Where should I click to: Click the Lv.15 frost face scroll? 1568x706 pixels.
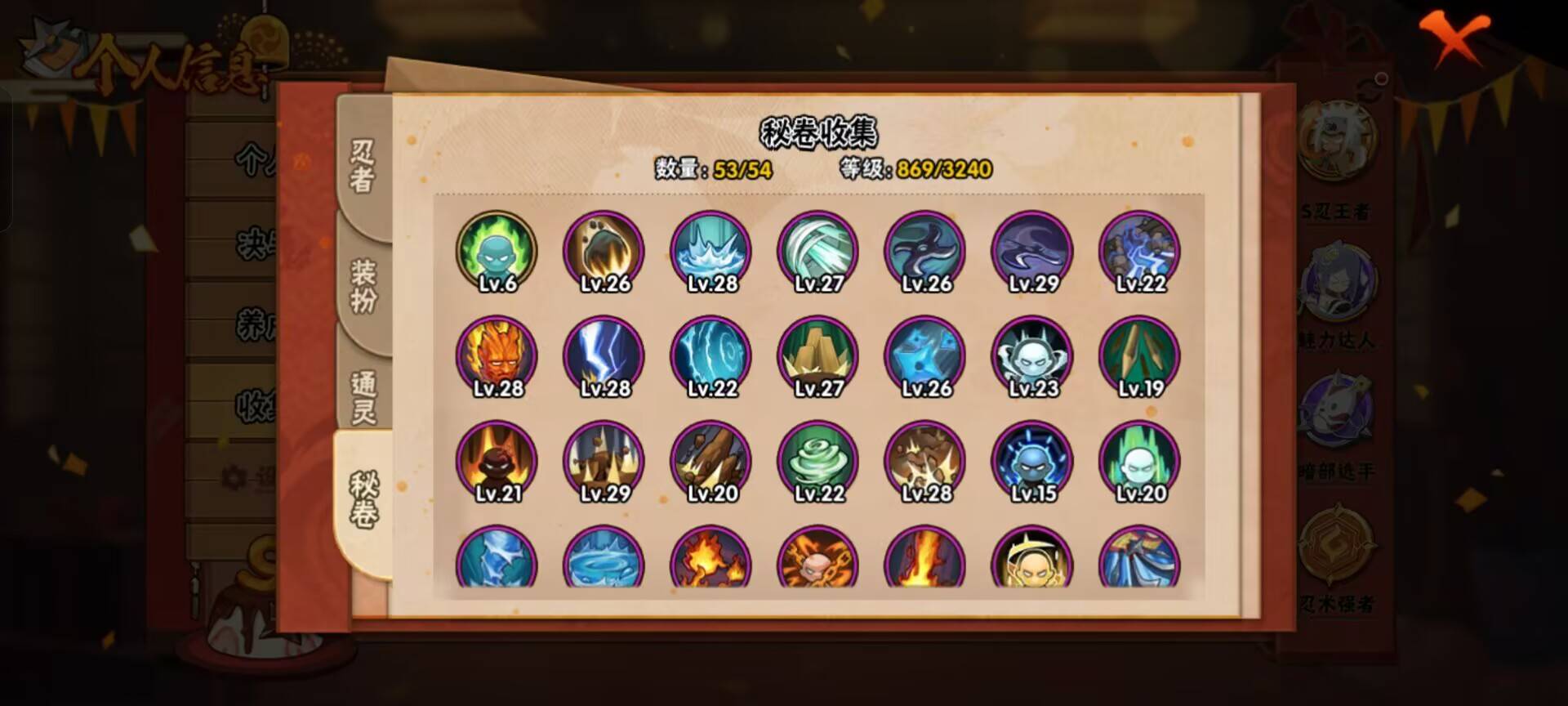coord(1031,462)
